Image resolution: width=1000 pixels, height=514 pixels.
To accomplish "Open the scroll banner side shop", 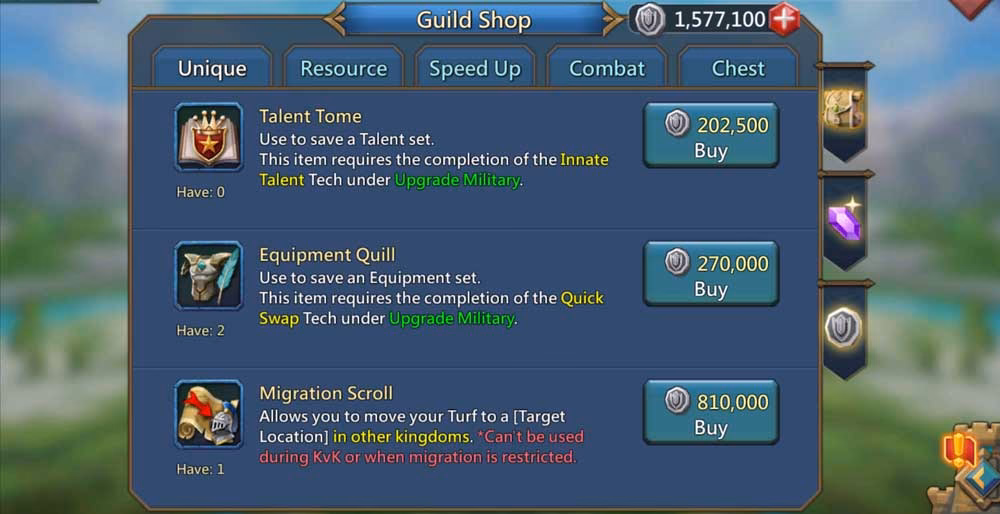I will coord(843,110).
